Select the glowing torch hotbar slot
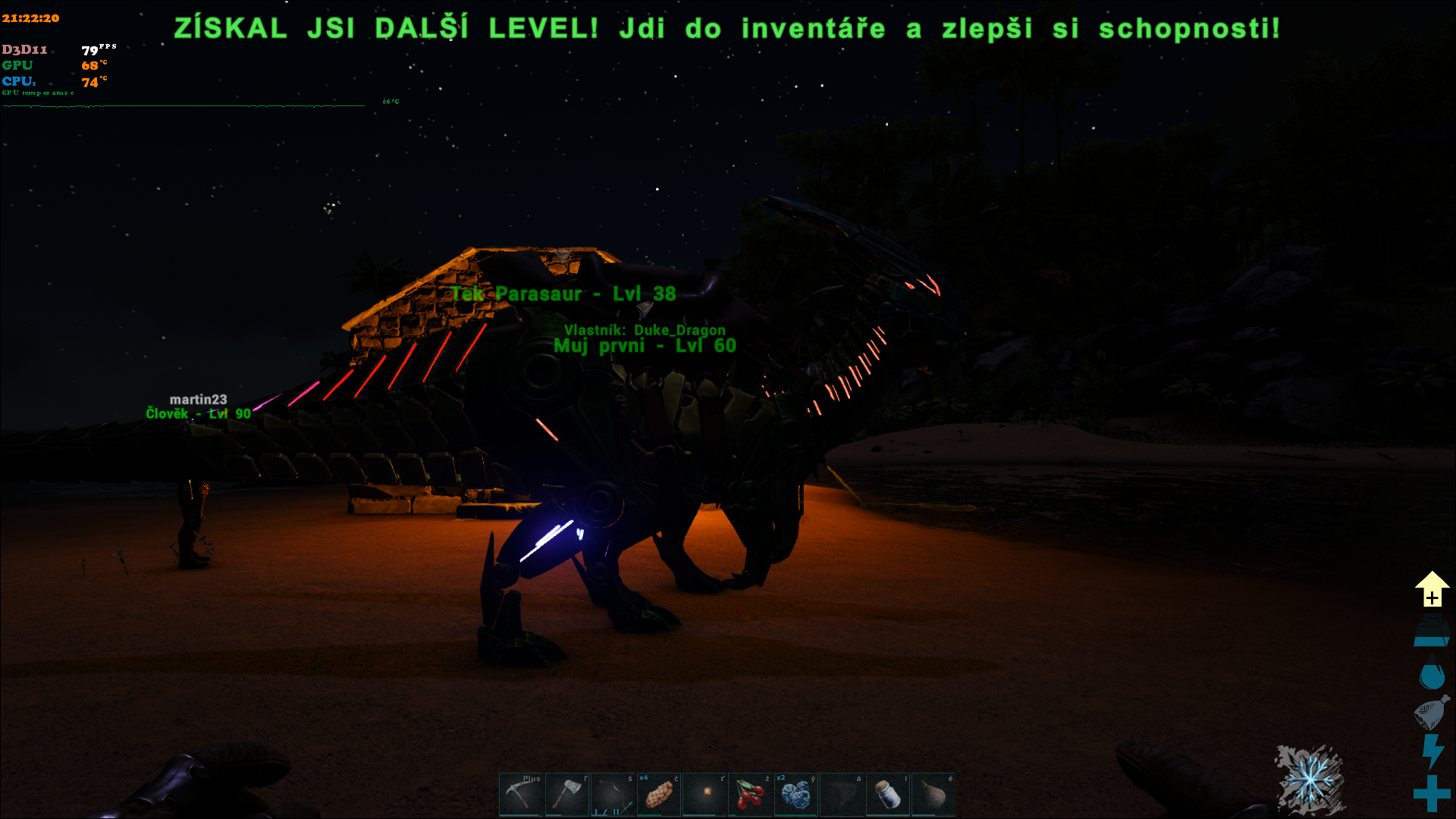Image resolution: width=1456 pixels, height=819 pixels. tap(704, 794)
